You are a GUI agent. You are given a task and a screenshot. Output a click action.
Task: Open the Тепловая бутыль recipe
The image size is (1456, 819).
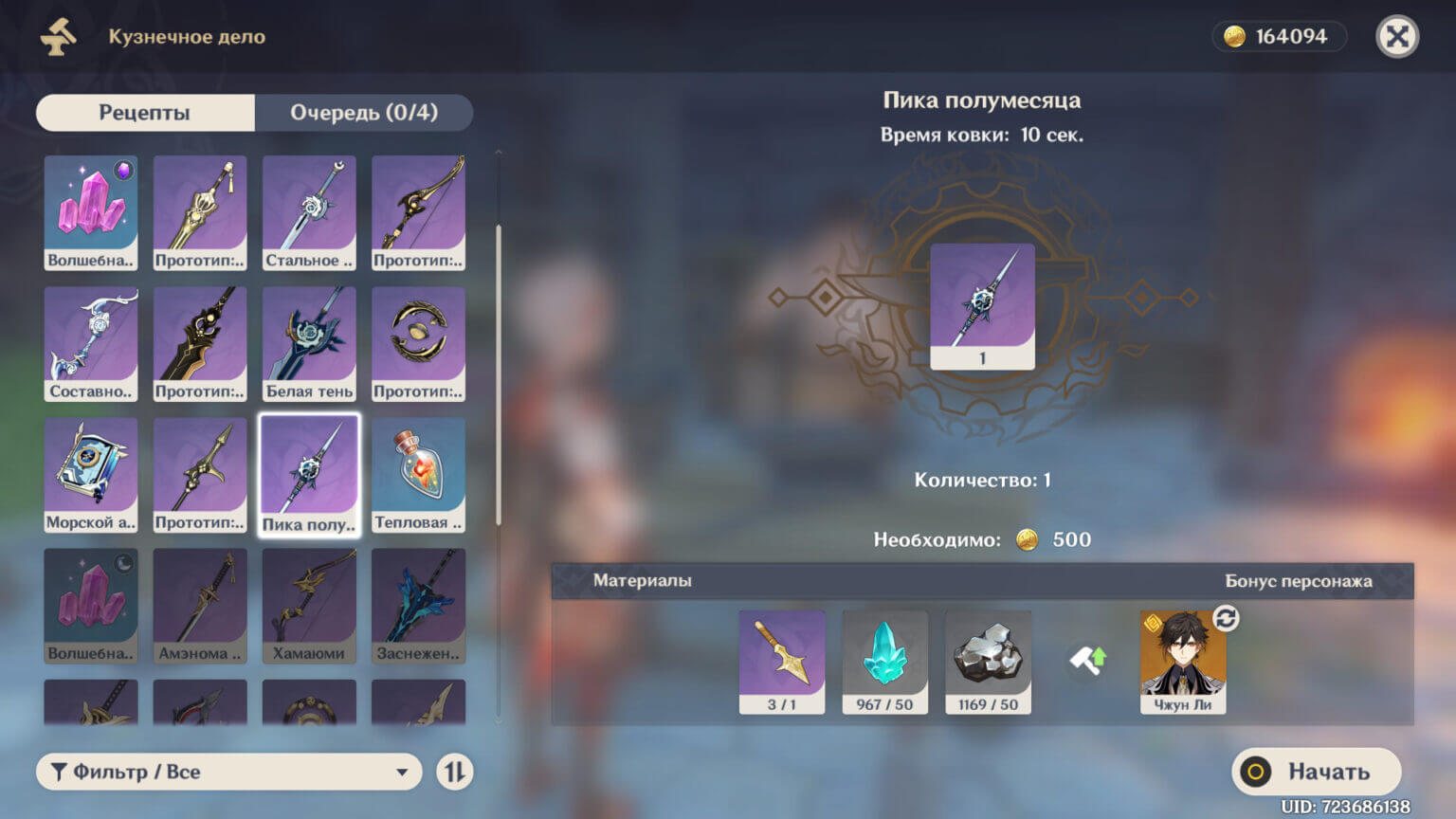[418, 474]
